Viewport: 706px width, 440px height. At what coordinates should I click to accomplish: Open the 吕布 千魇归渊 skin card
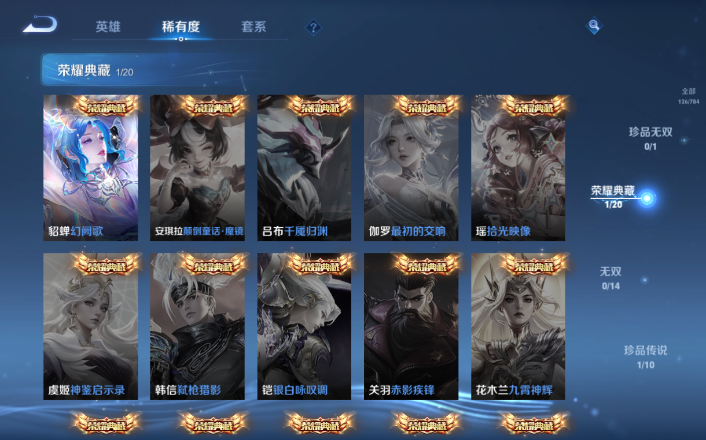304,168
